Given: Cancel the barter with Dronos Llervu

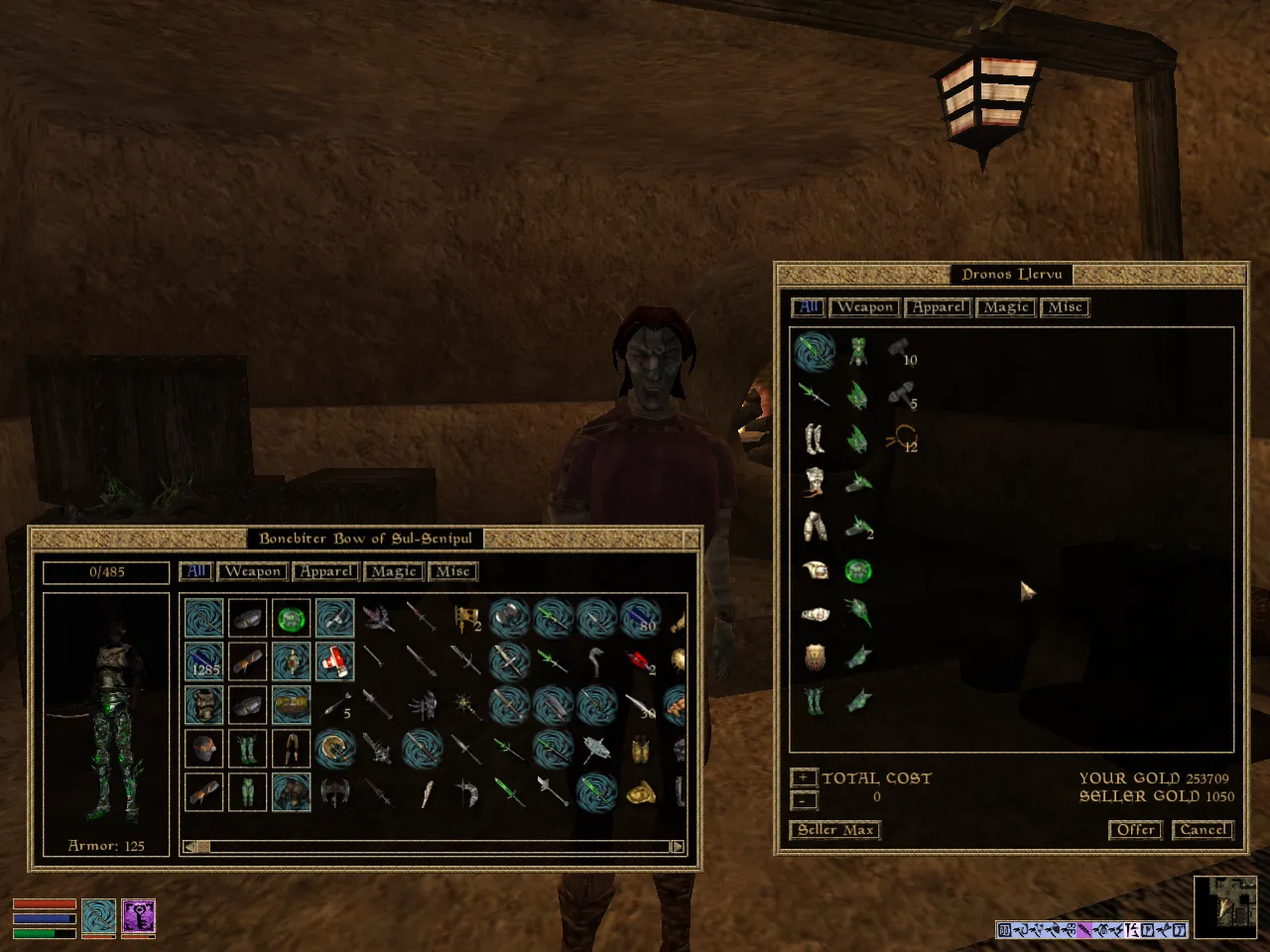Looking at the screenshot, I should click(1203, 830).
